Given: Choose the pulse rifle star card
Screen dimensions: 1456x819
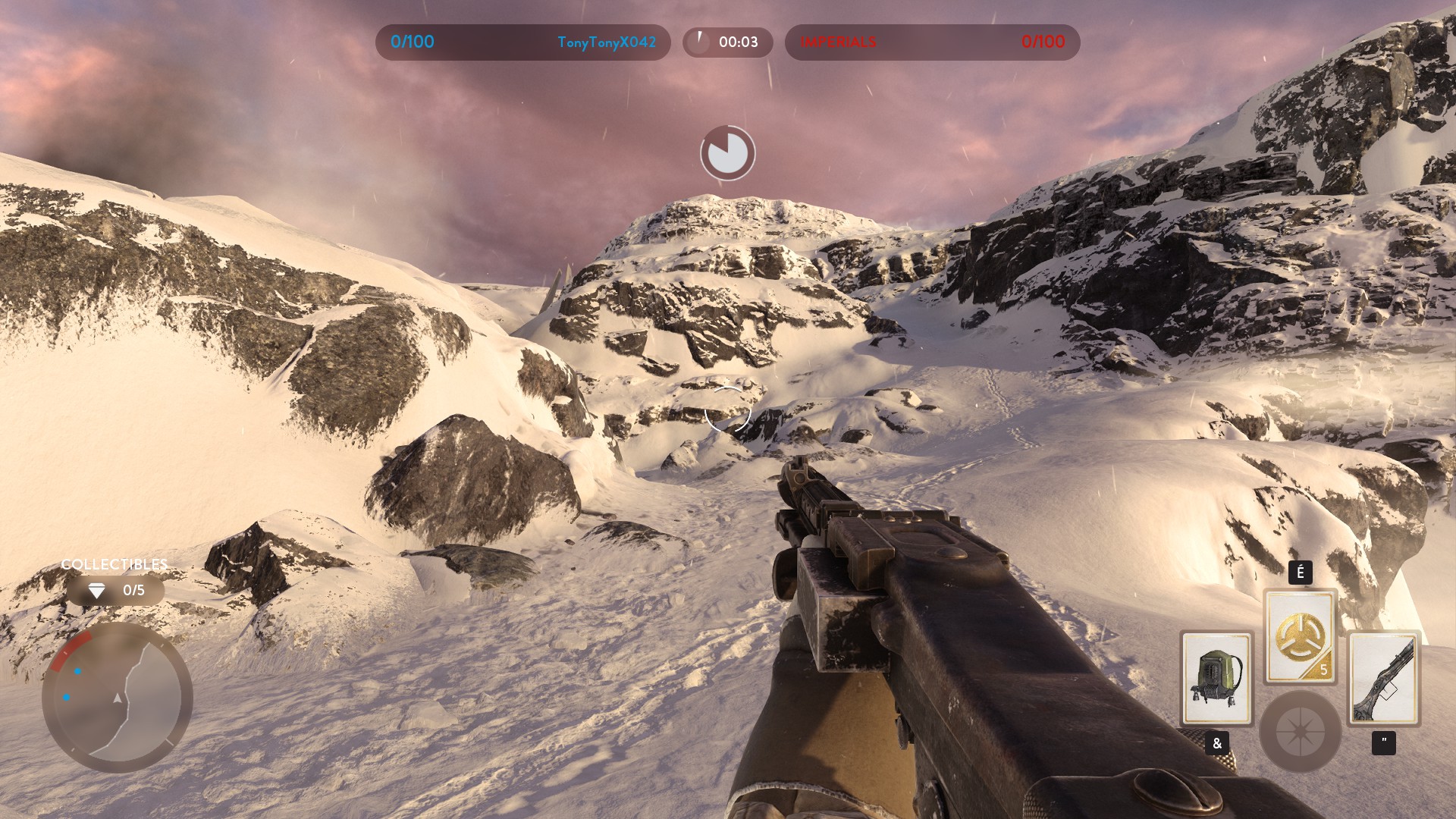Looking at the screenshot, I should coord(1384,678).
